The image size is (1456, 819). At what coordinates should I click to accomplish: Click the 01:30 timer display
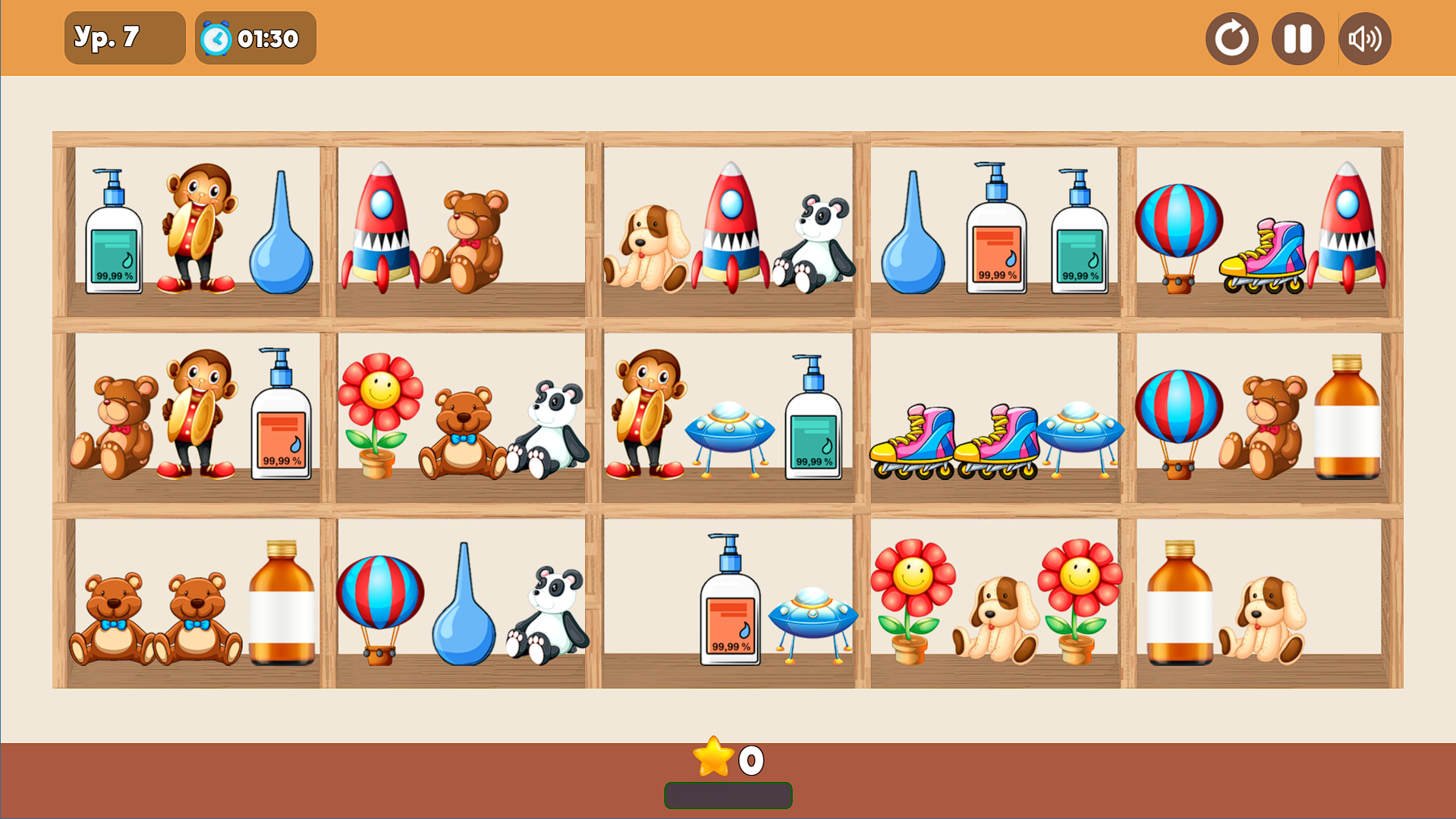coord(255,37)
